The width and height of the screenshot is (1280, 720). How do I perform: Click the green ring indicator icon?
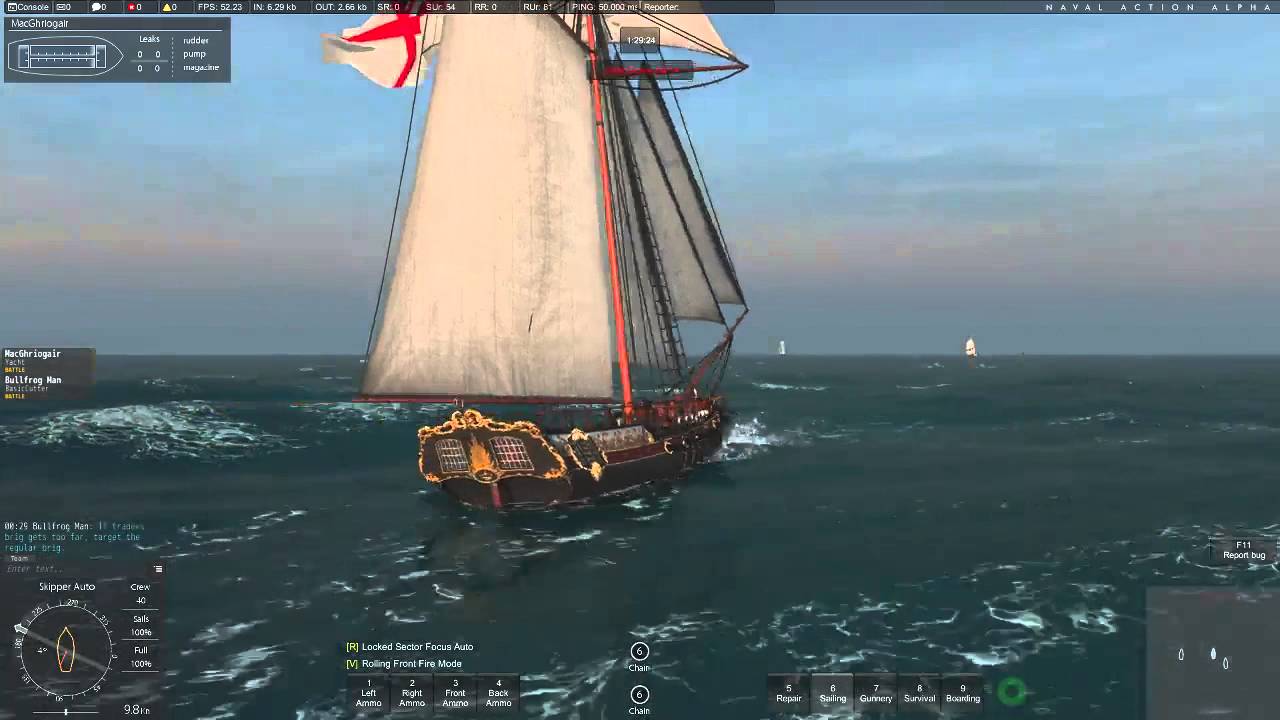coord(1012,690)
